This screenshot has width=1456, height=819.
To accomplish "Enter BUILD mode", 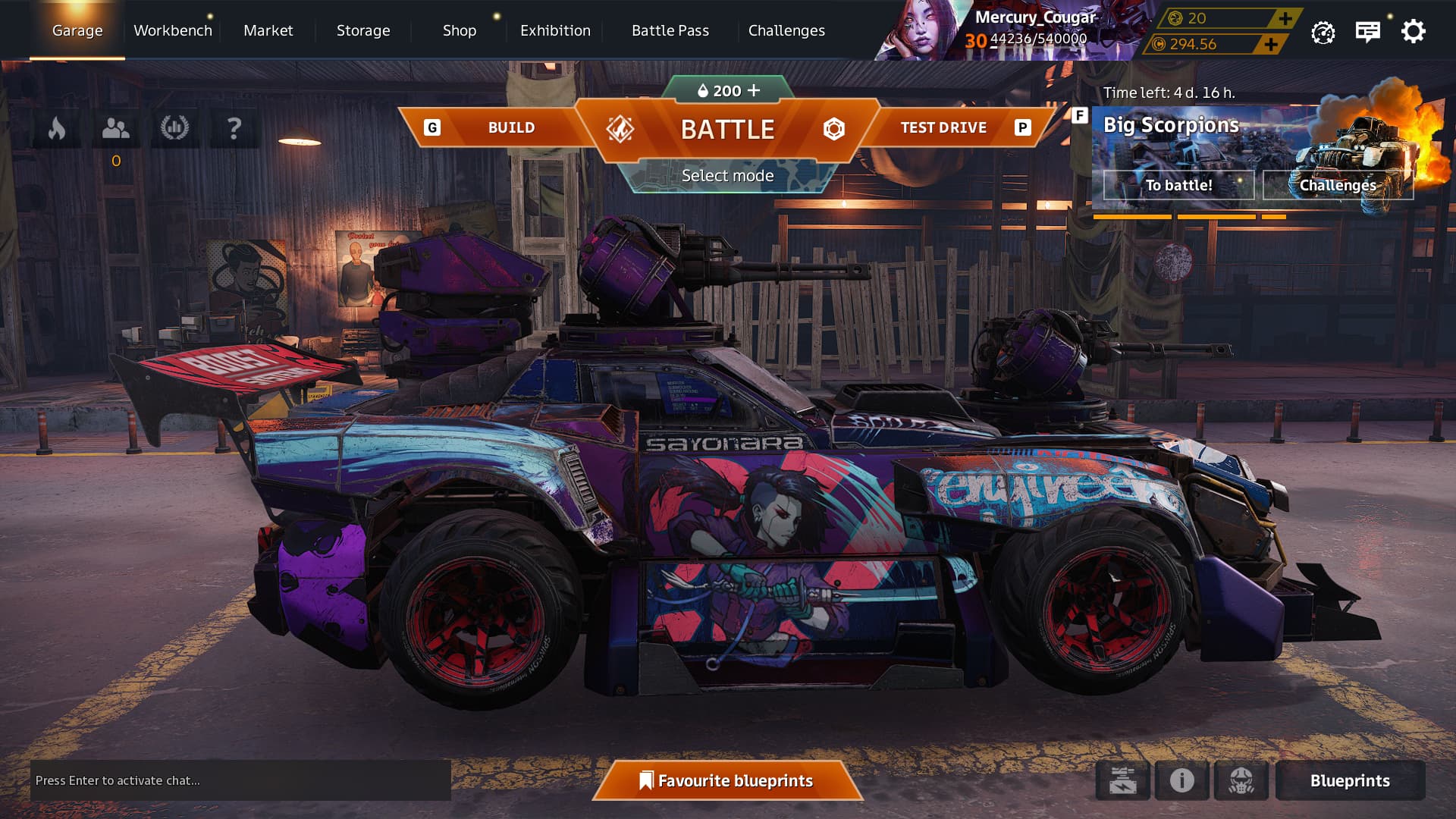I will click(510, 127).
